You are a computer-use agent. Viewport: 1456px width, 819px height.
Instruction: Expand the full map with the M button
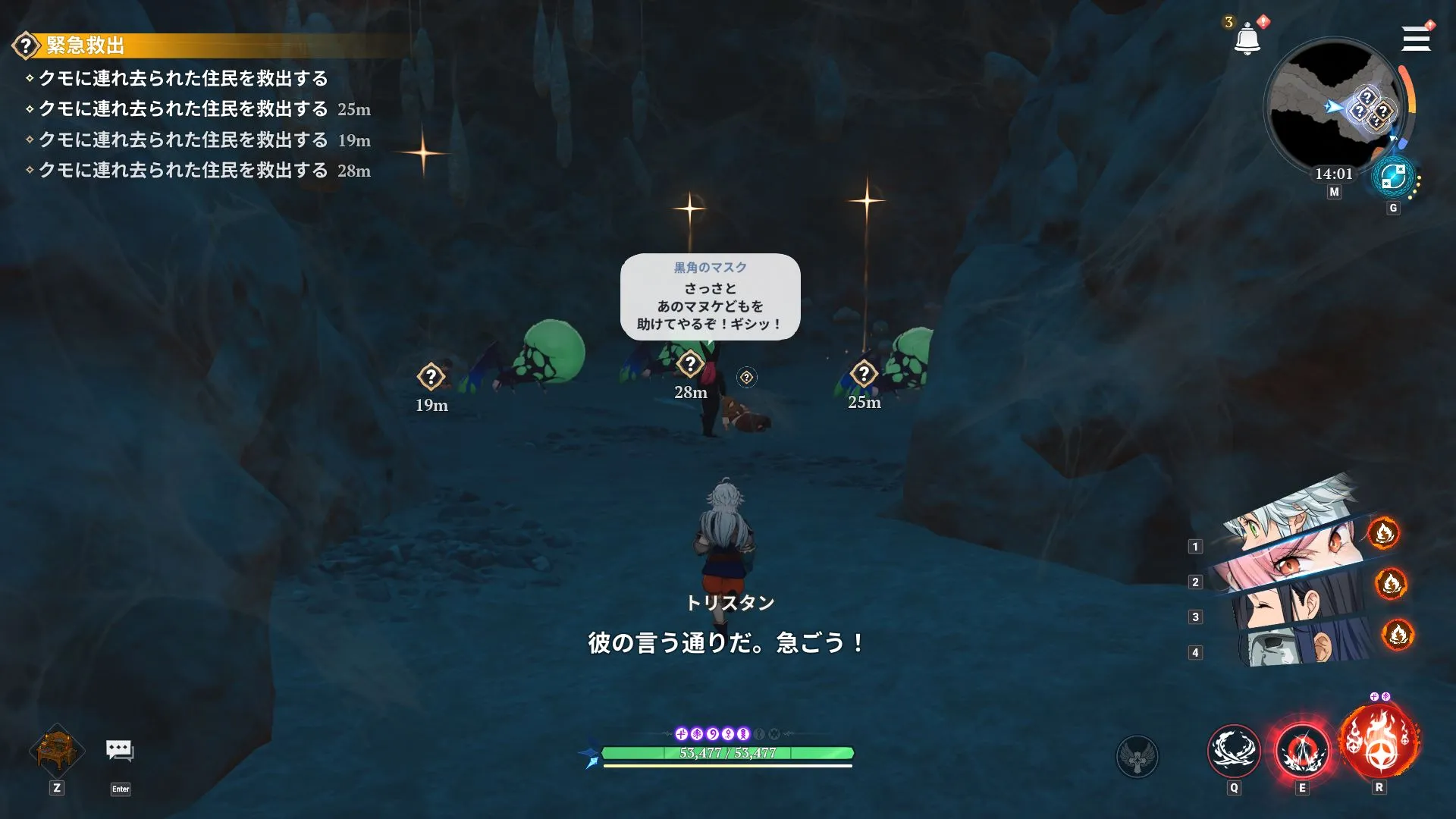[1333, 192]
